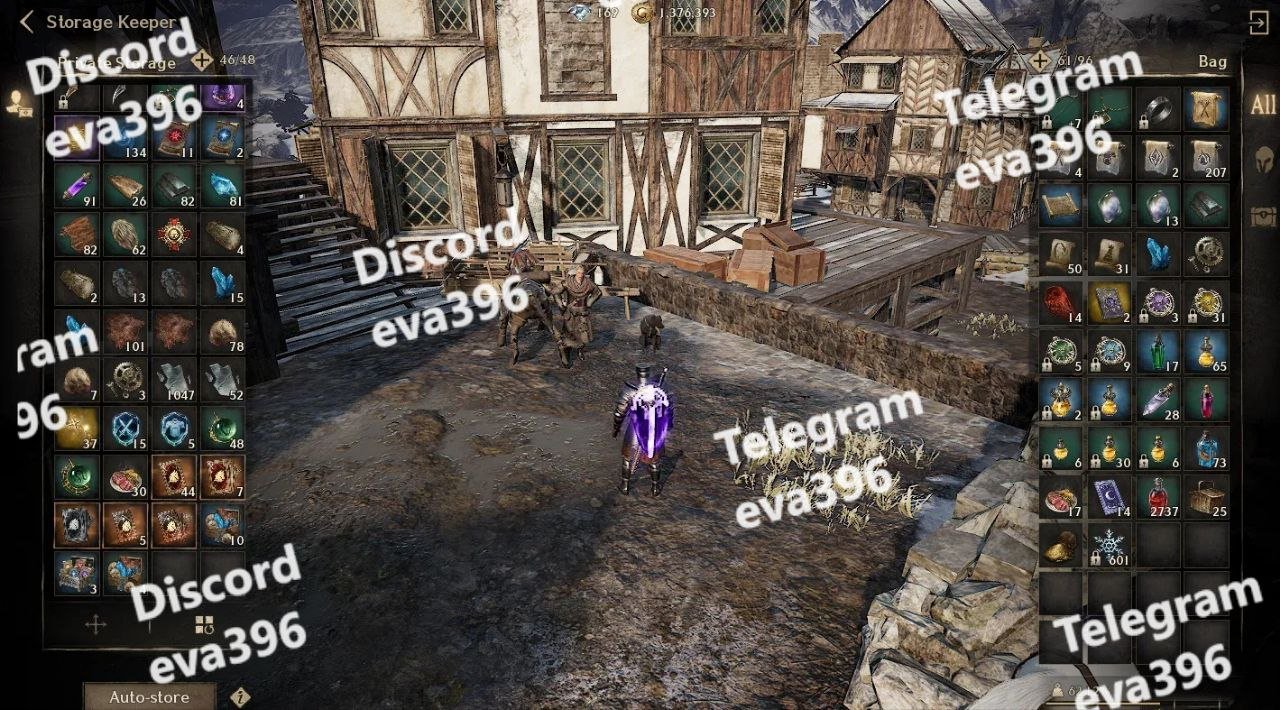1280x710 pixels.
Task: Pick the purple scroll stack of 91
Action: (76, 185)
